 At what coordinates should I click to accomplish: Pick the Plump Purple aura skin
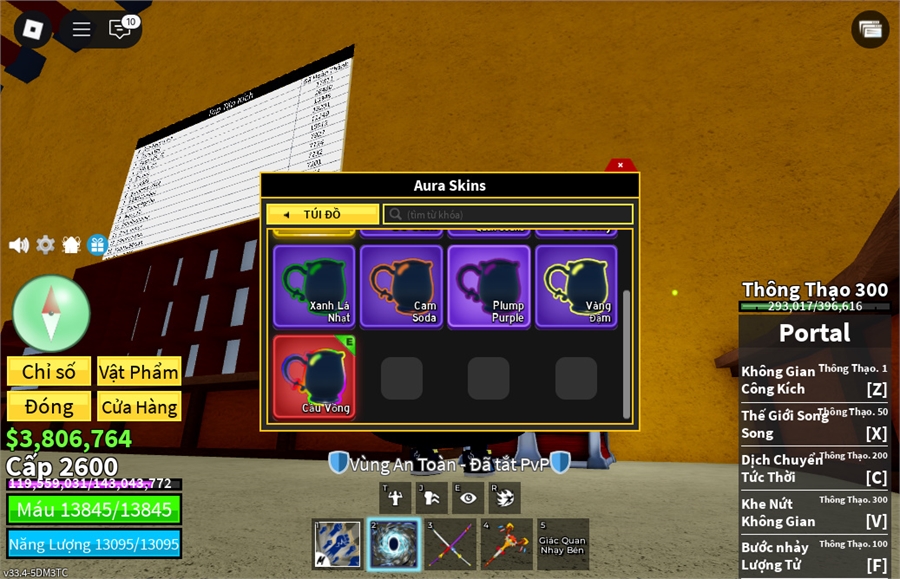coord(488,286)
